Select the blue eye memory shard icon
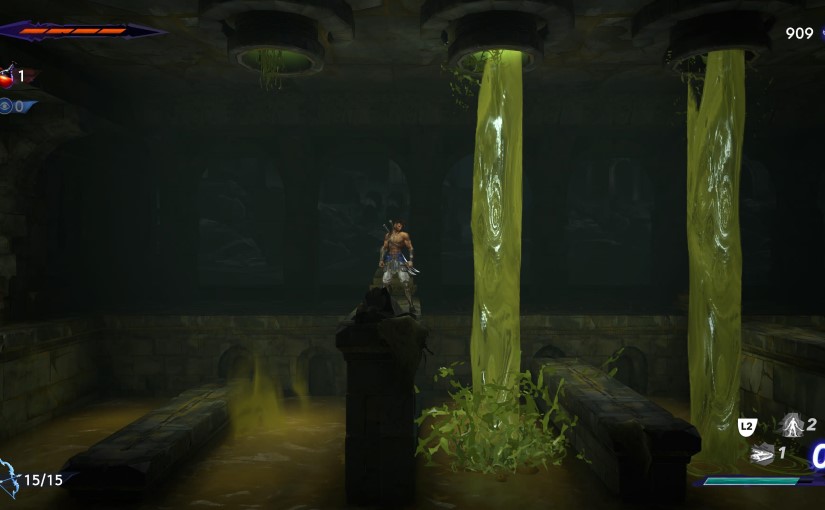Screen dimensions: 825x510 tap(6, 106)
